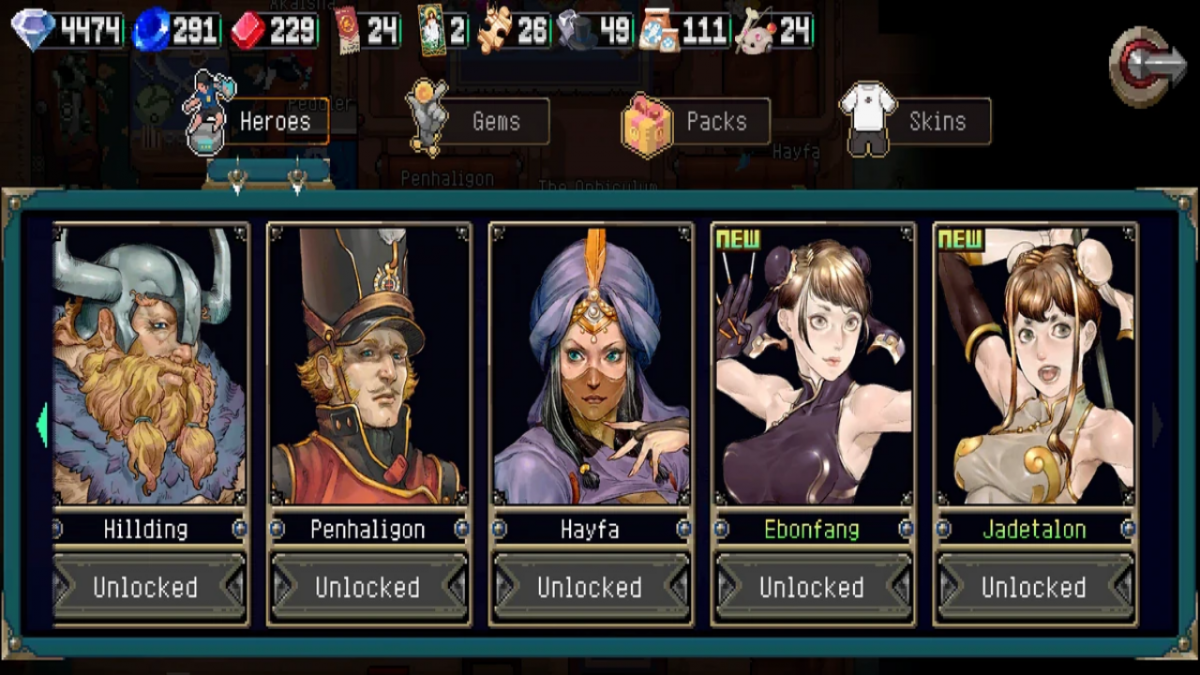Image resolution: width=1200 pixels, height=675 pixels.
Task: Pick the Ebonfang hero card
Action: pos(812,365)
